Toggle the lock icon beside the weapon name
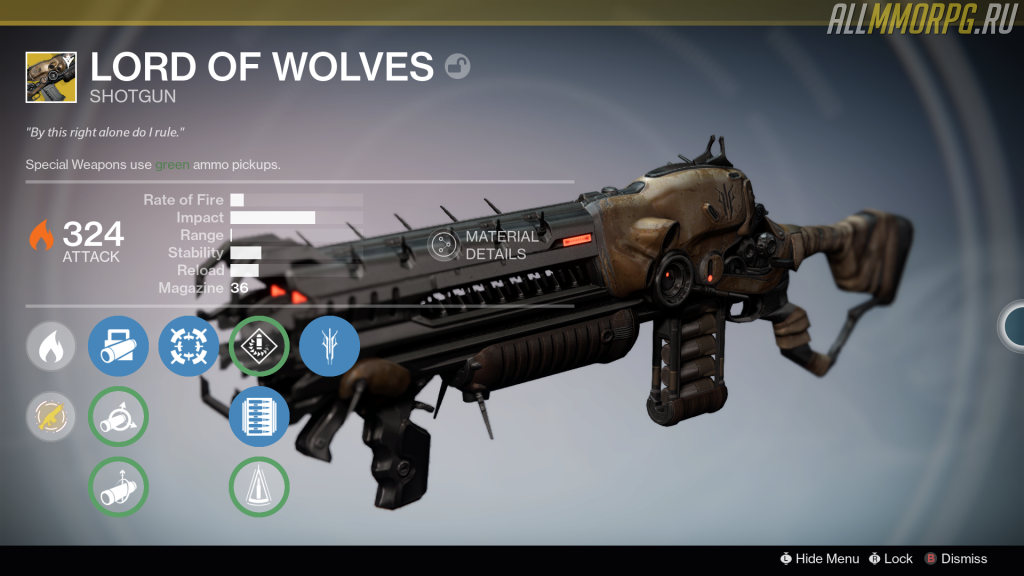This screenshot has width=1024, height=576. pyautogui.click(x=457, y=67)
